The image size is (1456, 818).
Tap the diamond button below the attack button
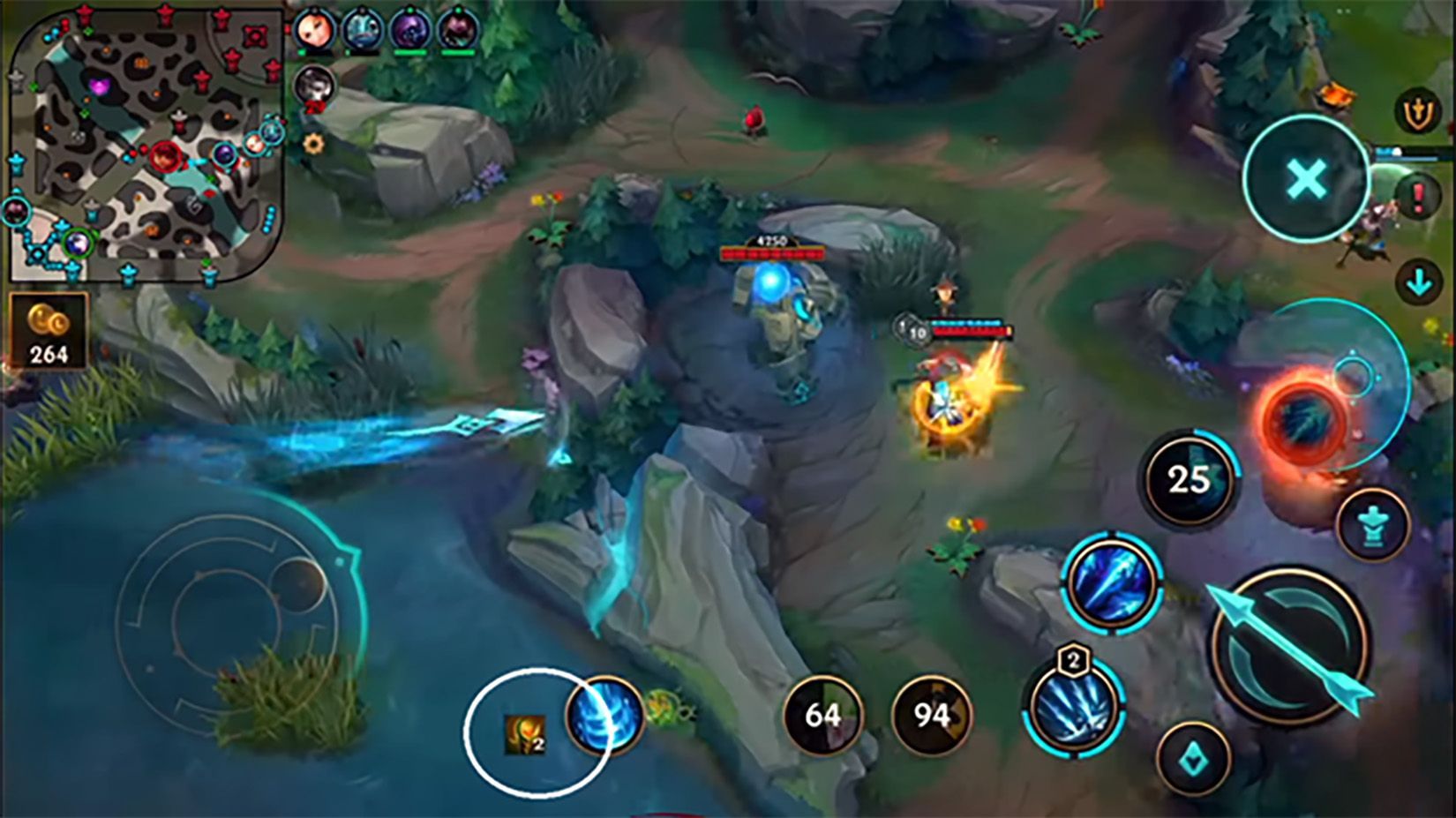pyautogui.click(x=1193, y=758)
